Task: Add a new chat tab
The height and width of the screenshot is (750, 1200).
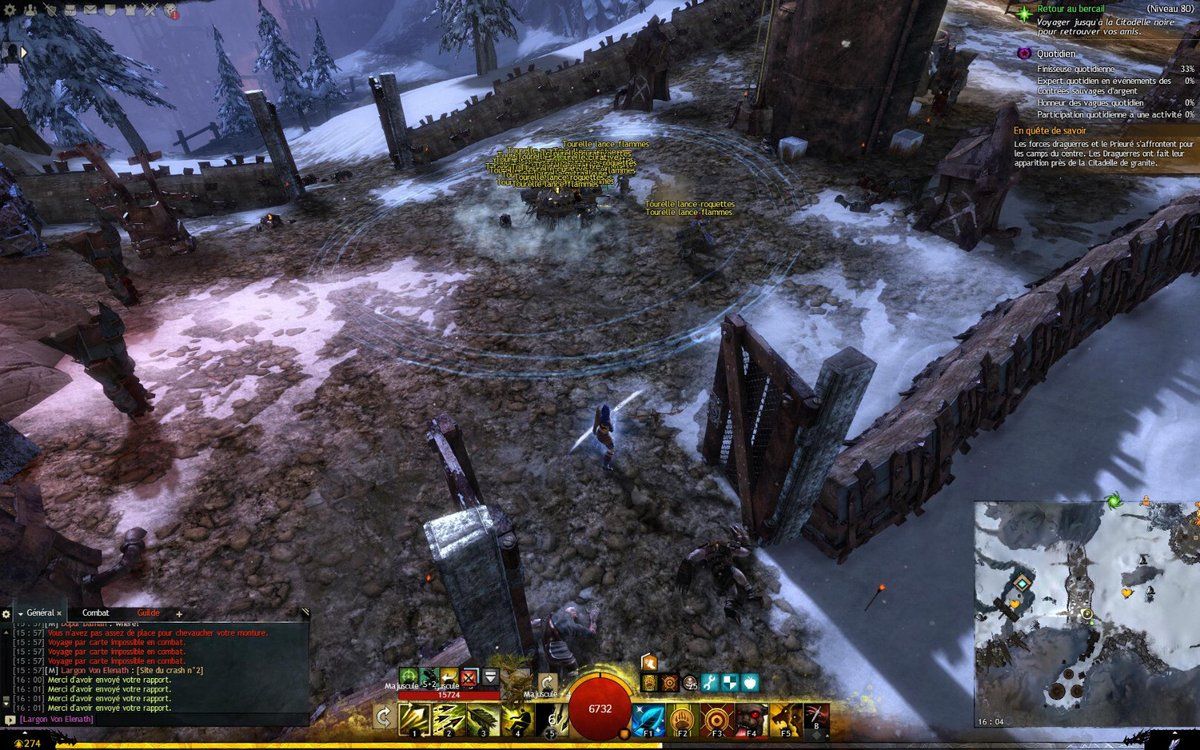Action: pyautogui.click(x=179, y=613)
